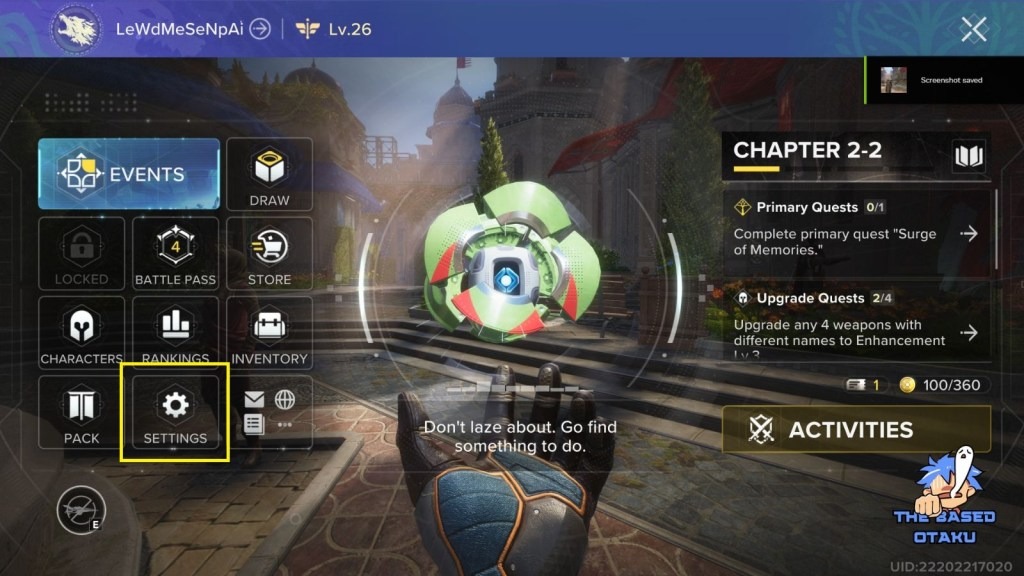Open the Activities panel

856,430
